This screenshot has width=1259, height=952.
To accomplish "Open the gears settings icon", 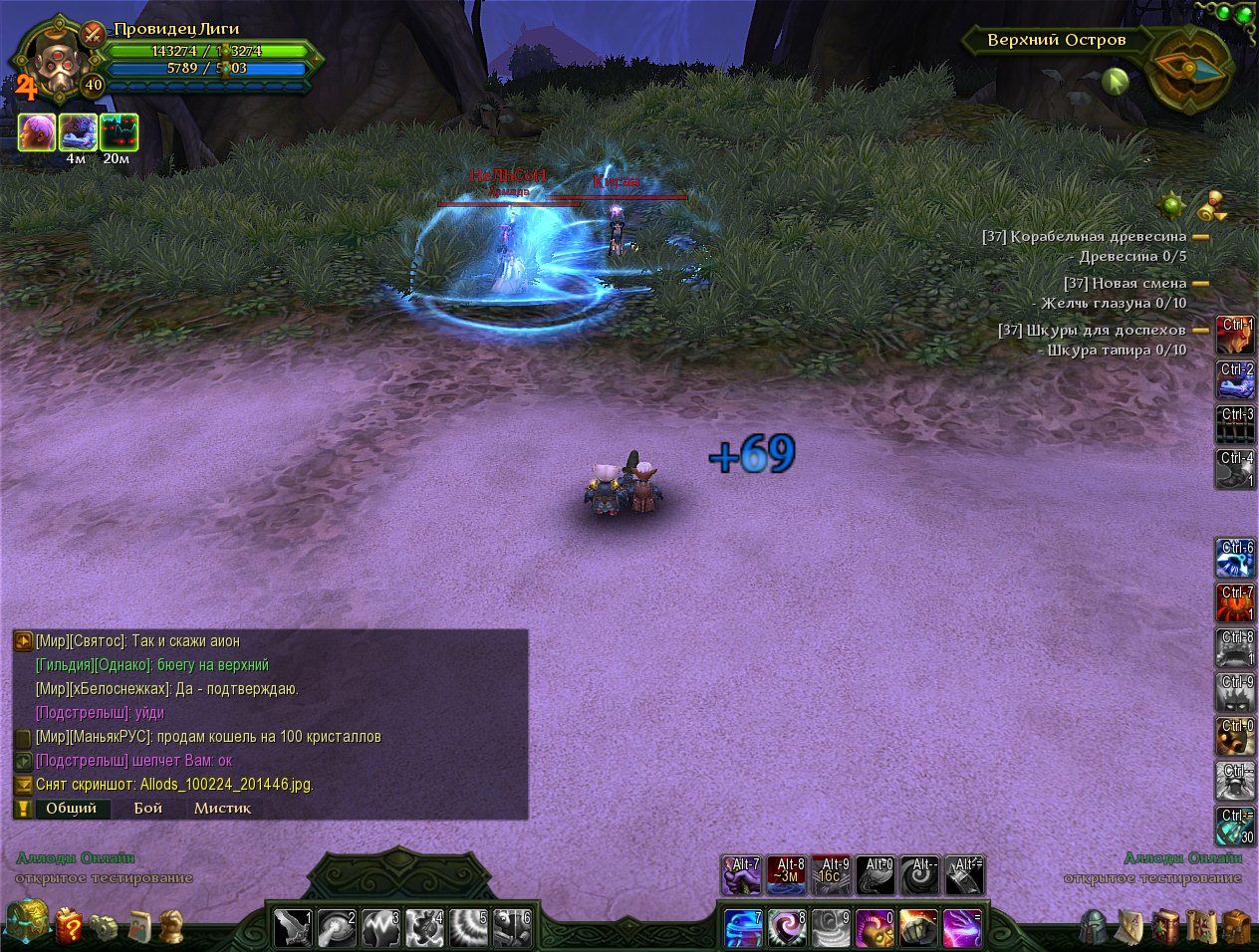I will tap(104, 926).
